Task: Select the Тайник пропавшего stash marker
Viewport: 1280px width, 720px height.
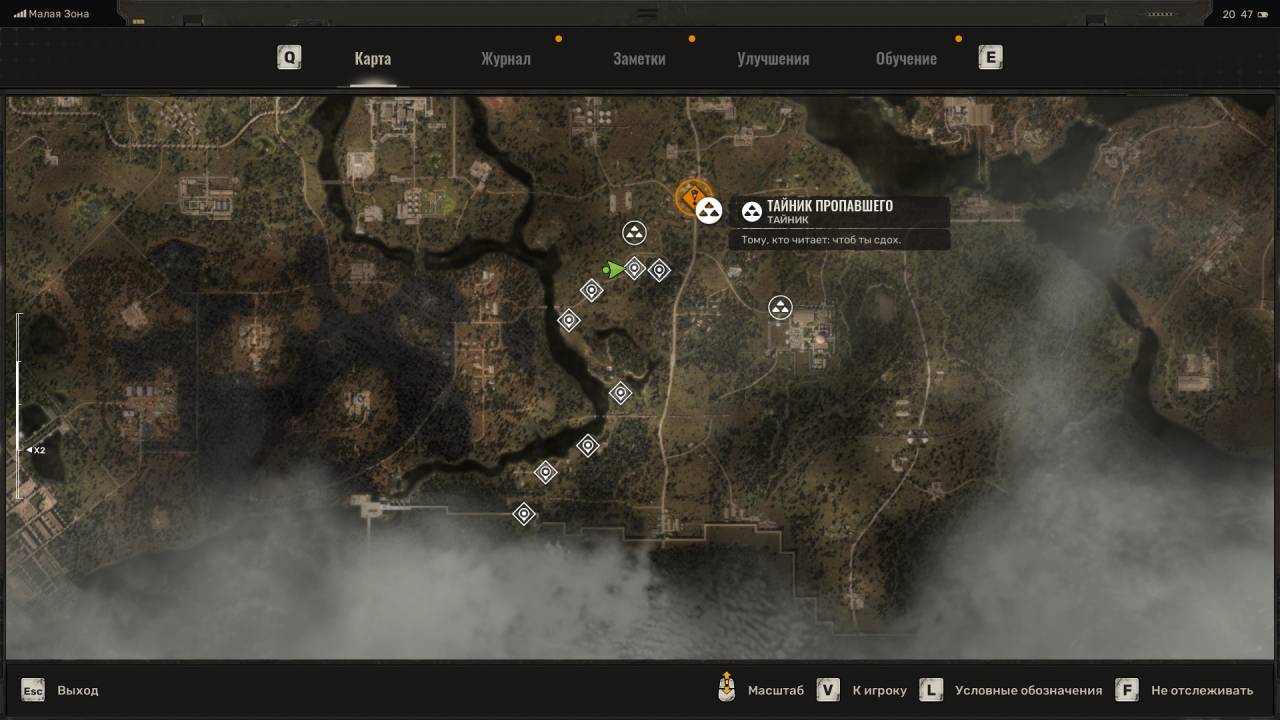Action: [709, 211]
